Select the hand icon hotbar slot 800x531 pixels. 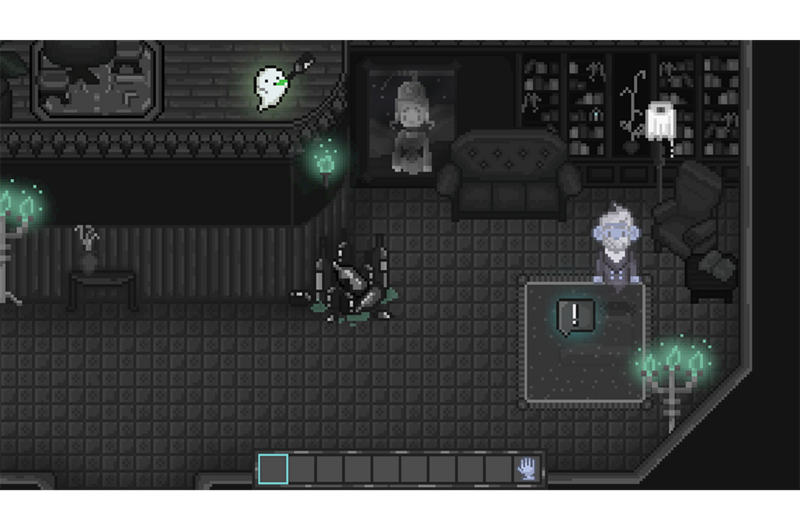526,468
